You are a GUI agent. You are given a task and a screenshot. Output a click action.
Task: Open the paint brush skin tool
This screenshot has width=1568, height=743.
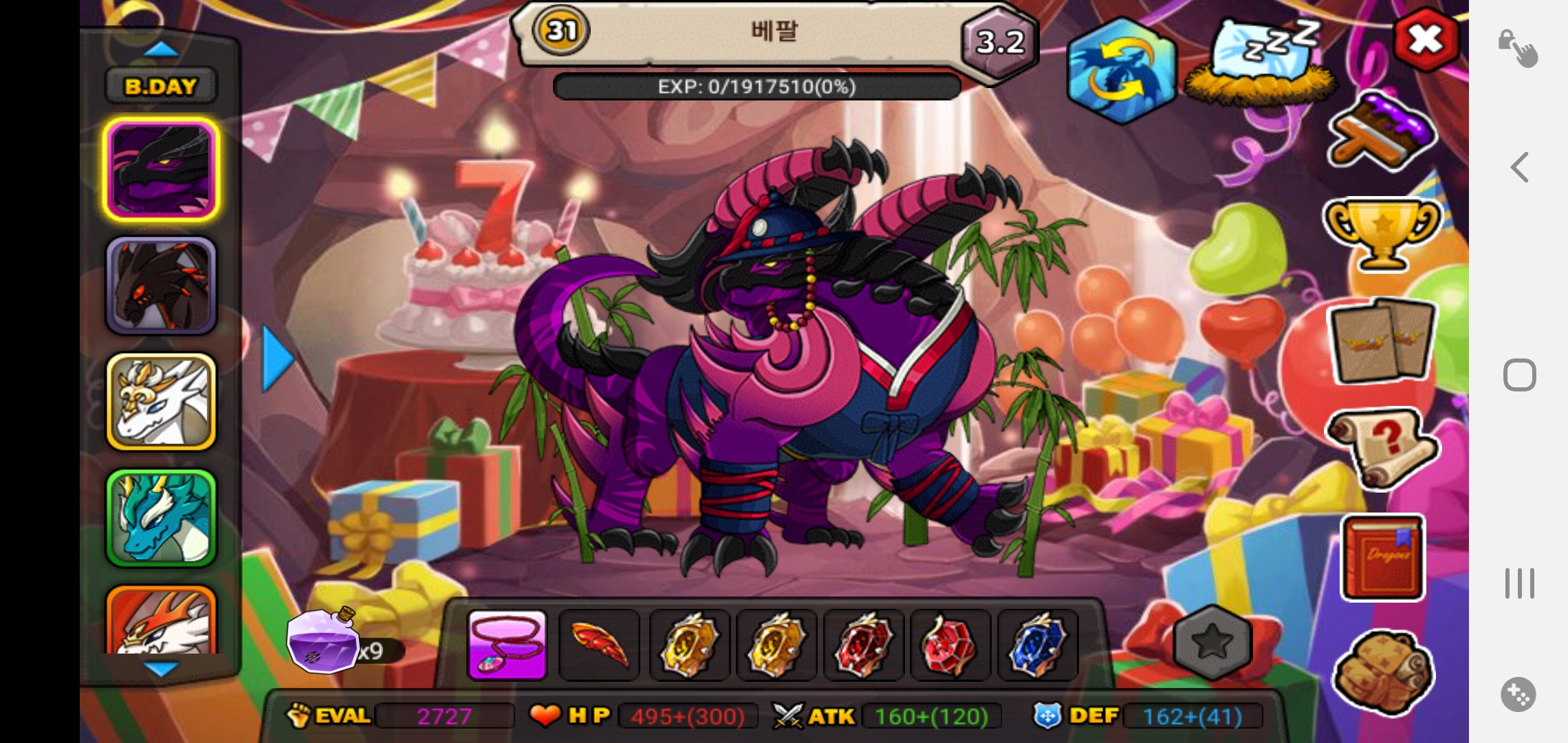point(1381,133)
